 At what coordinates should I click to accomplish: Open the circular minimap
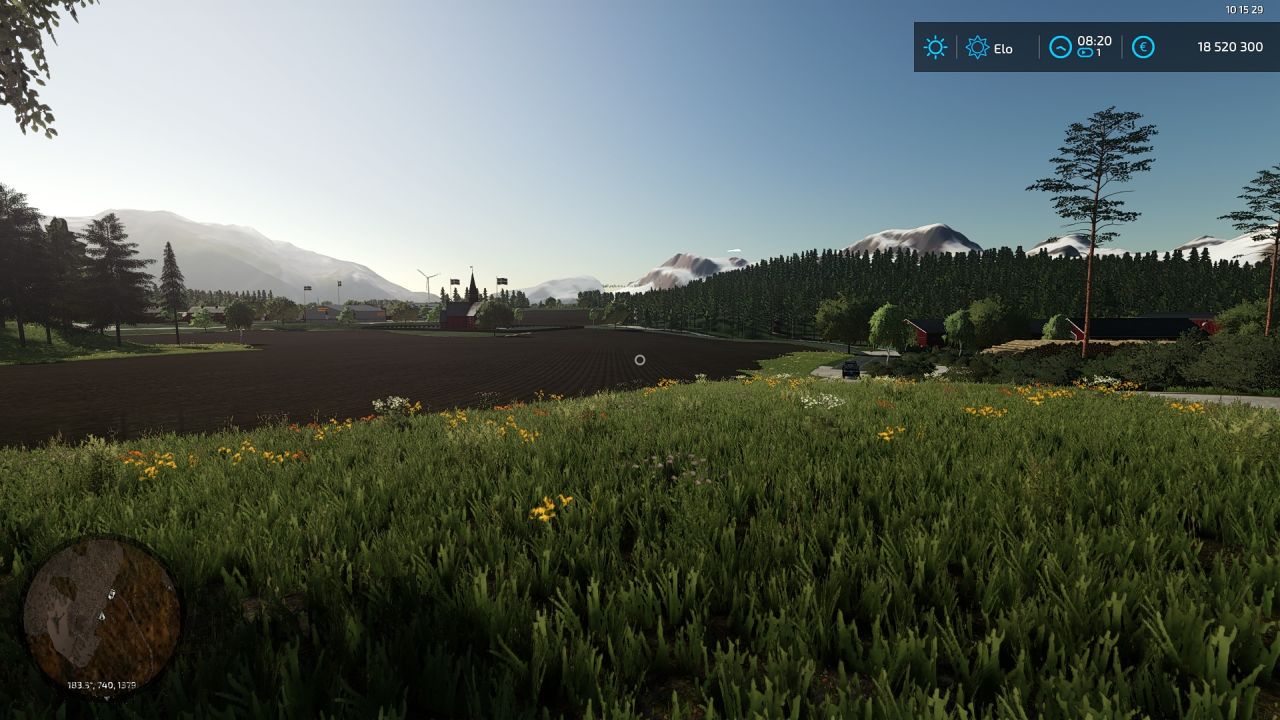point(102,613)
